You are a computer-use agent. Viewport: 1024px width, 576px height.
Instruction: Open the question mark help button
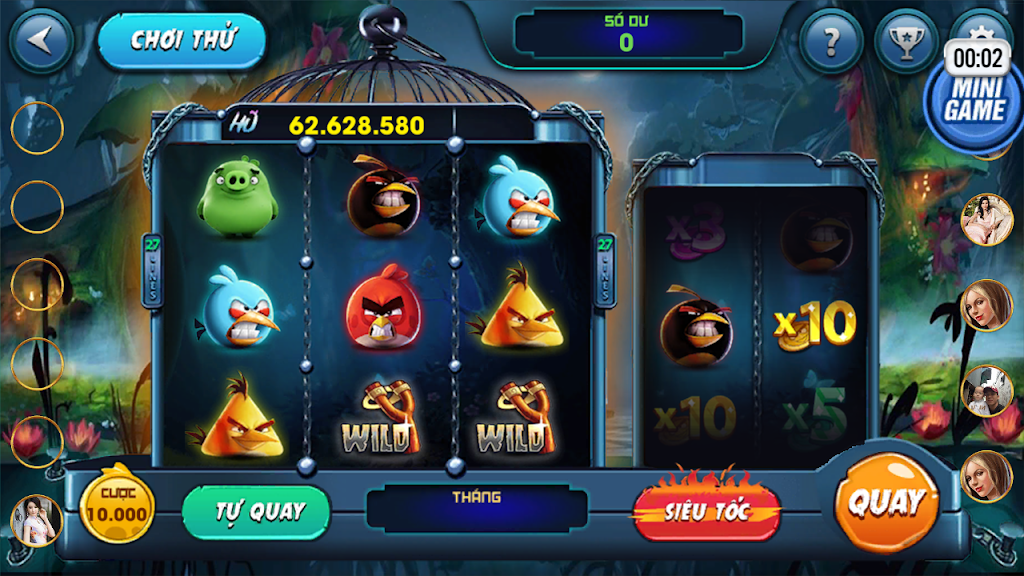pos(831,41)
